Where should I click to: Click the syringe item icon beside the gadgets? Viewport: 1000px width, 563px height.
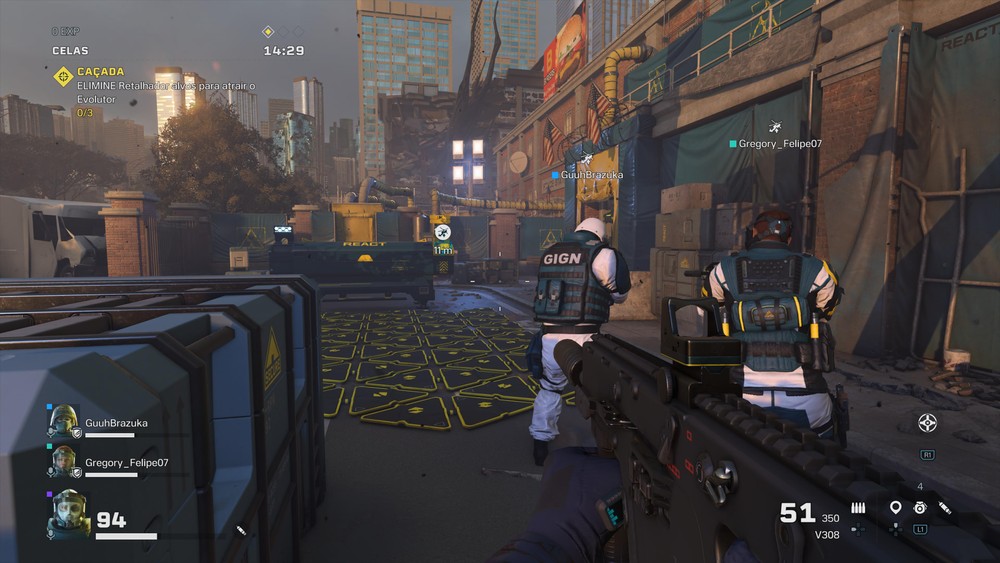[945, 508]
